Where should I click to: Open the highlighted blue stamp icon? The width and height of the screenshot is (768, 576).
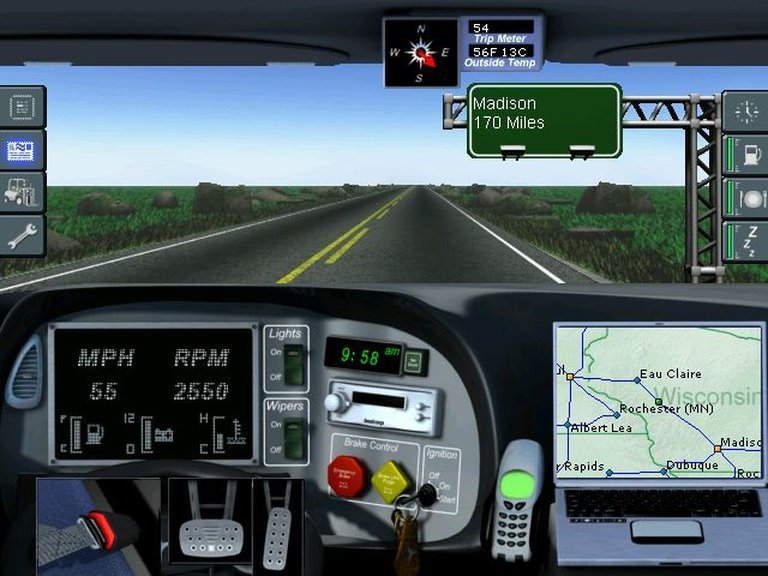point(22,150)
